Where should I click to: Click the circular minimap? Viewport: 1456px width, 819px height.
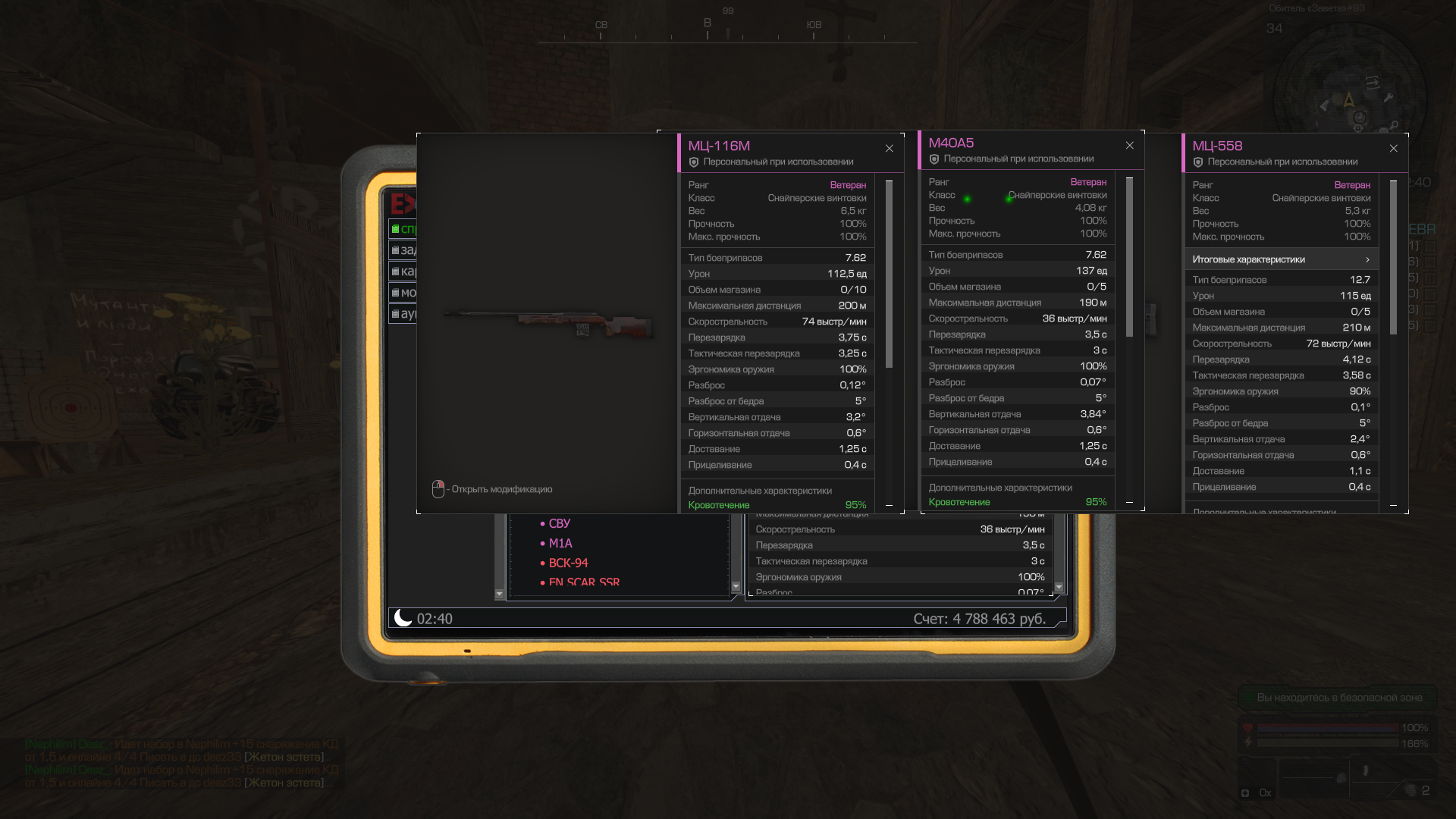1350,99
